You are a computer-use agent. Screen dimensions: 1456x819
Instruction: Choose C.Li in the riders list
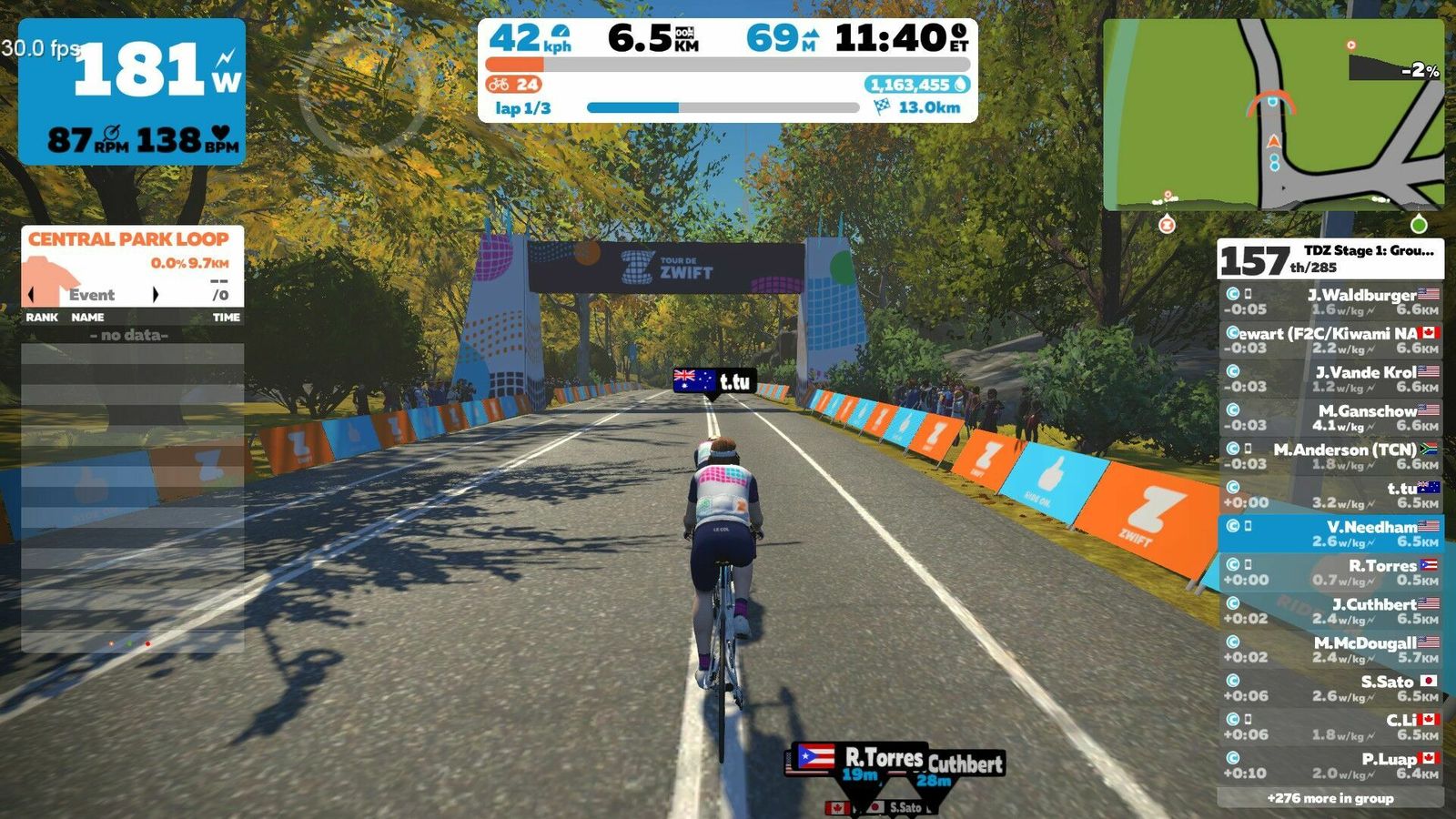(1330, 727)
